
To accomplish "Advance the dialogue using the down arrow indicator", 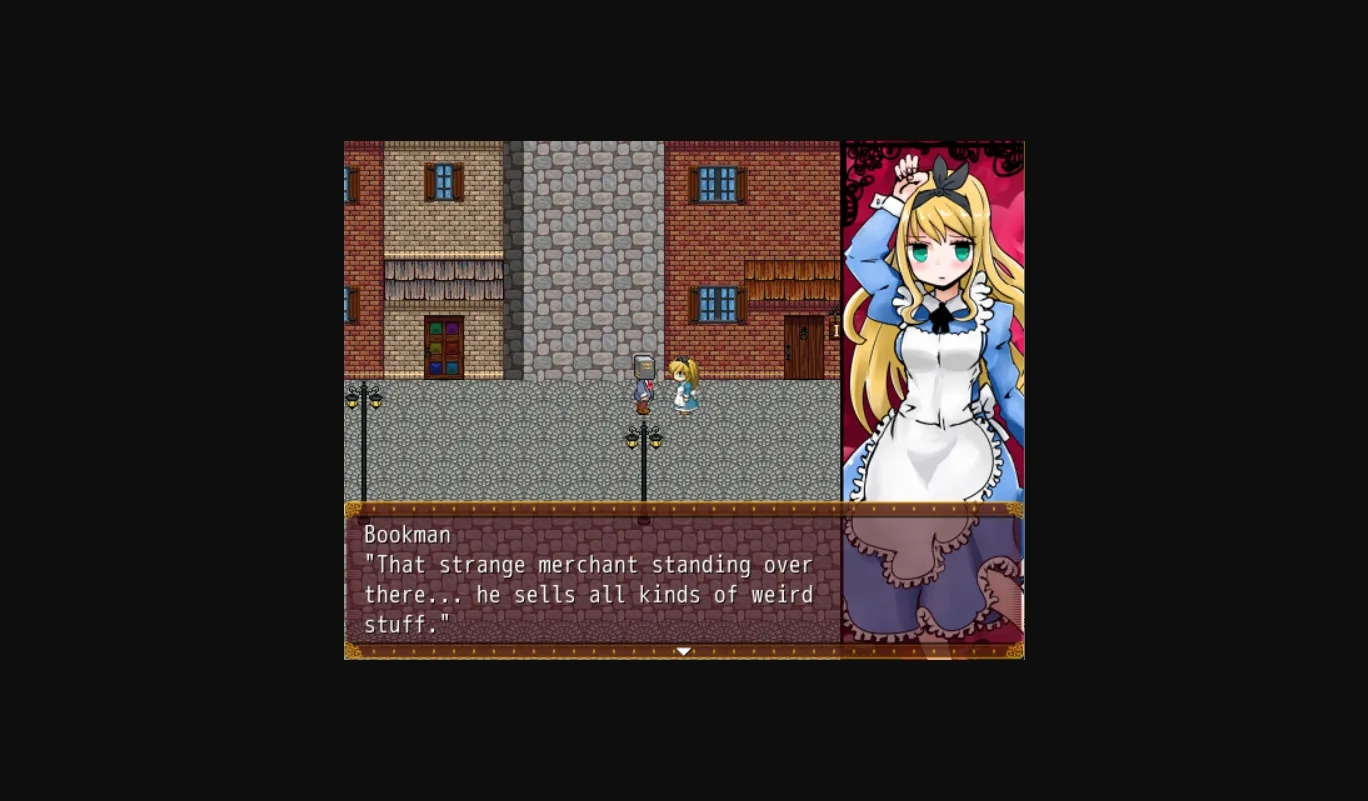I will [683, 650].
